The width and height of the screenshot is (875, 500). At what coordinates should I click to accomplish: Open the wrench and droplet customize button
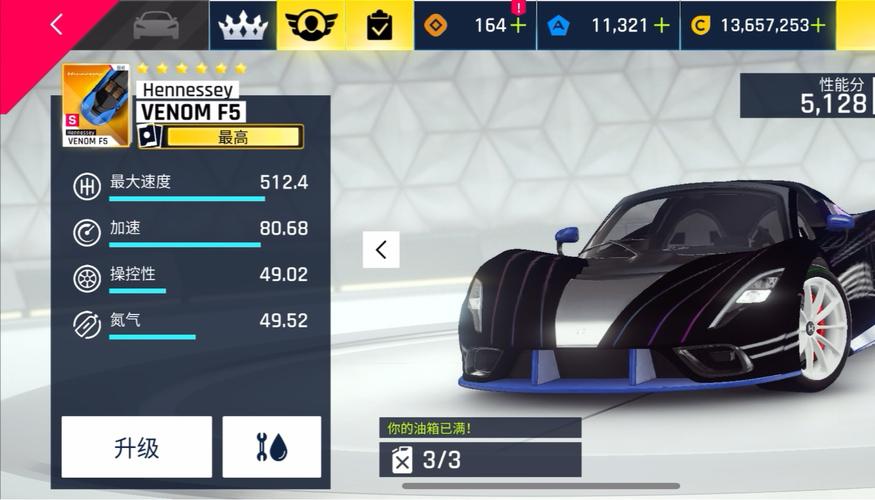point(271,447)
